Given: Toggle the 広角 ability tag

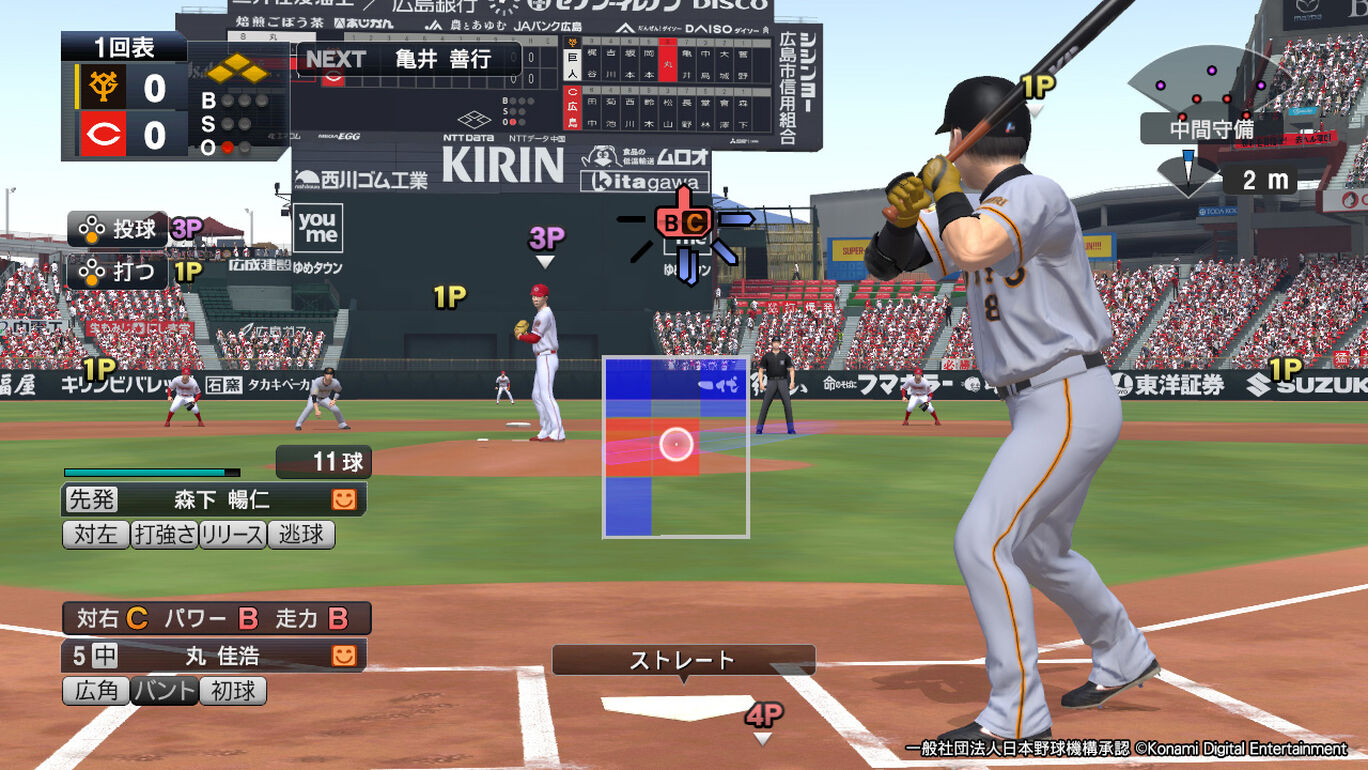Looking at the screenshot, I should click(x=95, y=691).
